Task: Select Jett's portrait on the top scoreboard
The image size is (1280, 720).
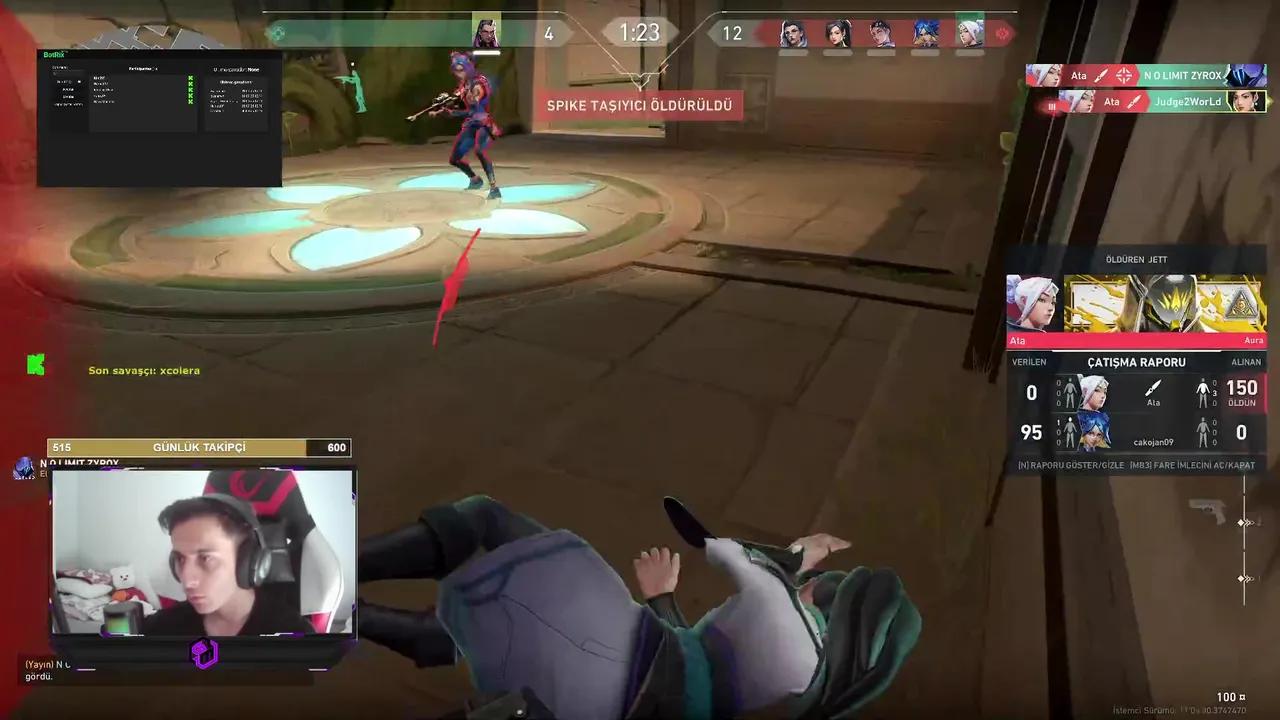Action: [x=966, y=33]
